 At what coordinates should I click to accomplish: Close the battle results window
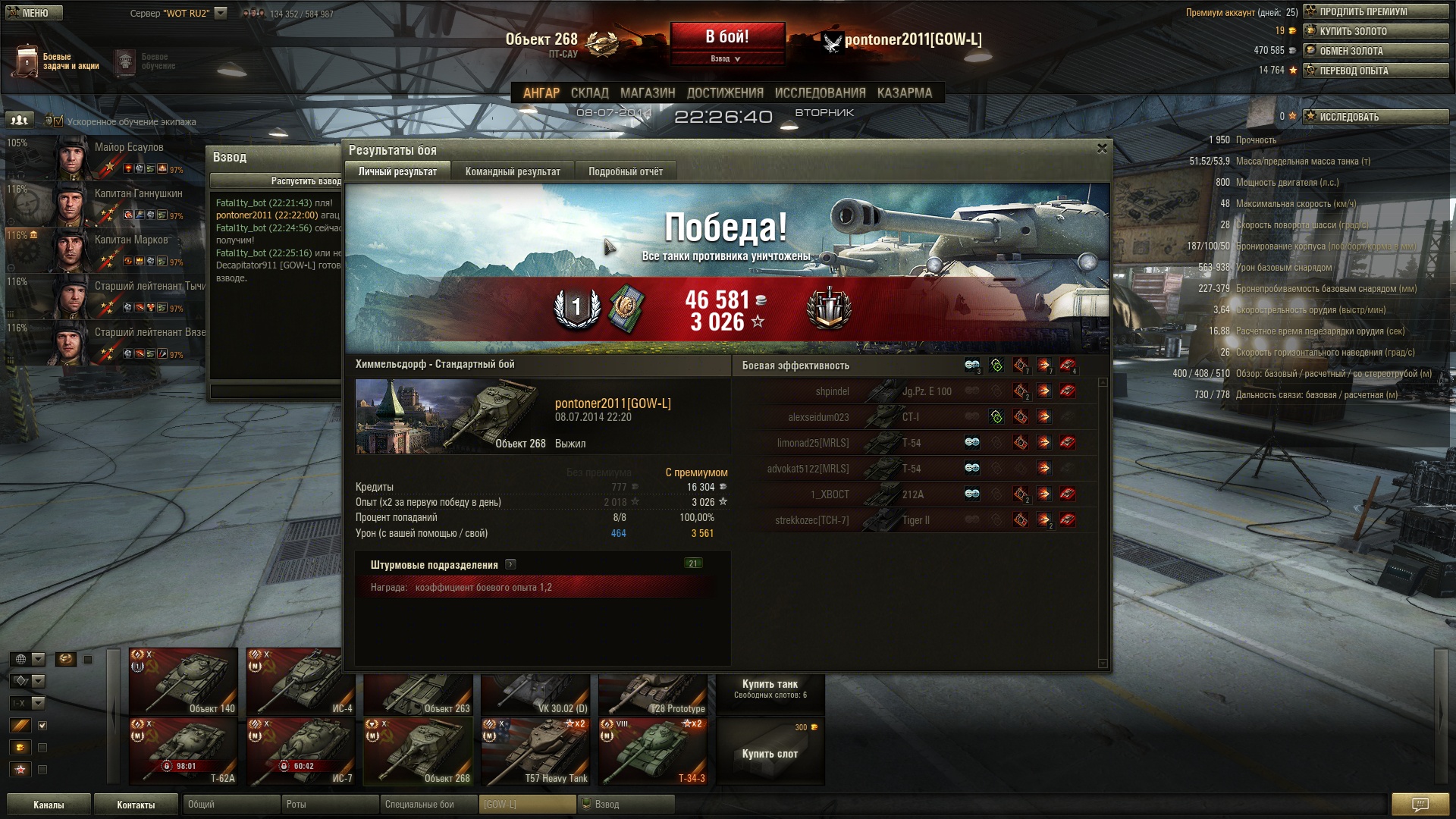[x=1102, y=149]
